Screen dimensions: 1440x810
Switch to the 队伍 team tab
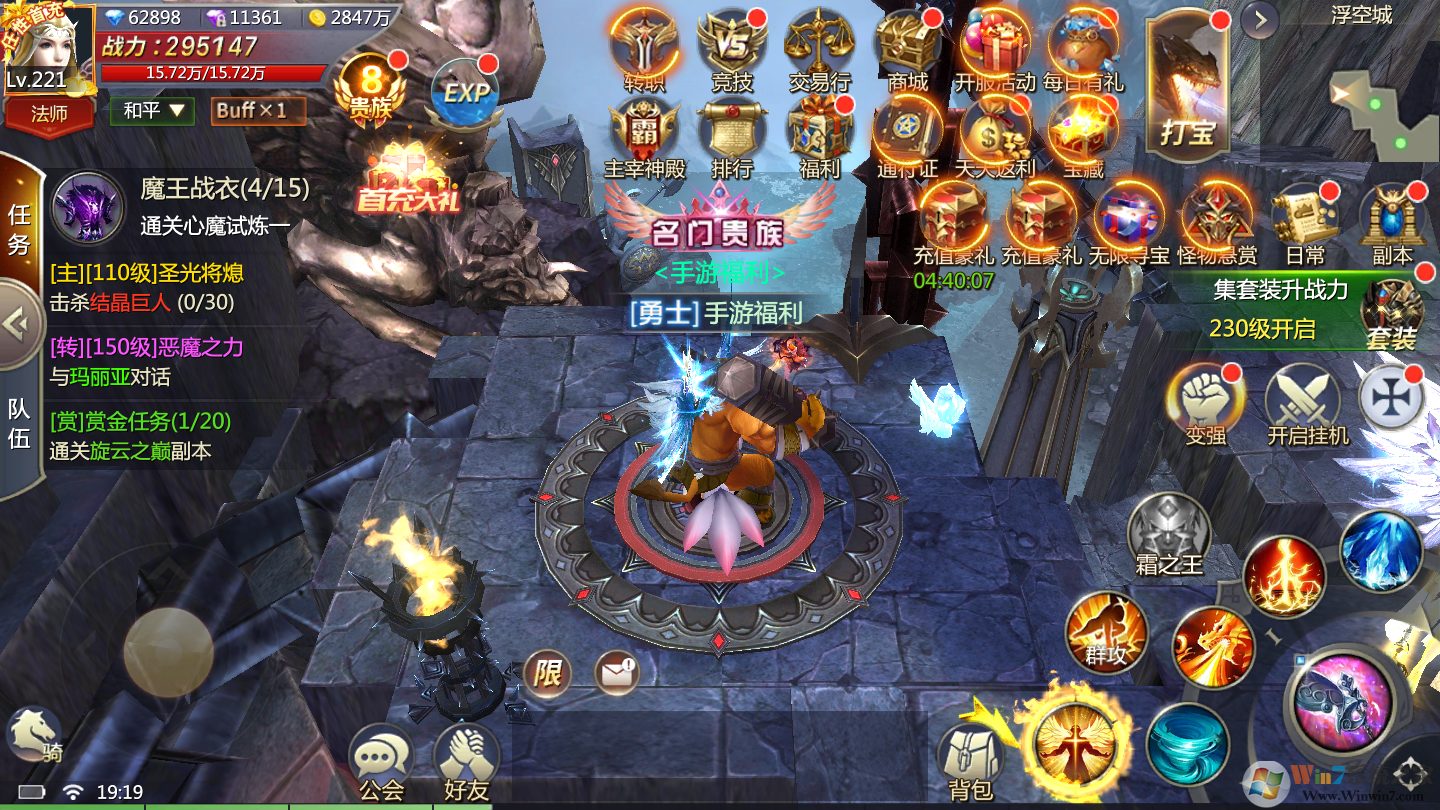pyautogui.click(x=19, y=424)
